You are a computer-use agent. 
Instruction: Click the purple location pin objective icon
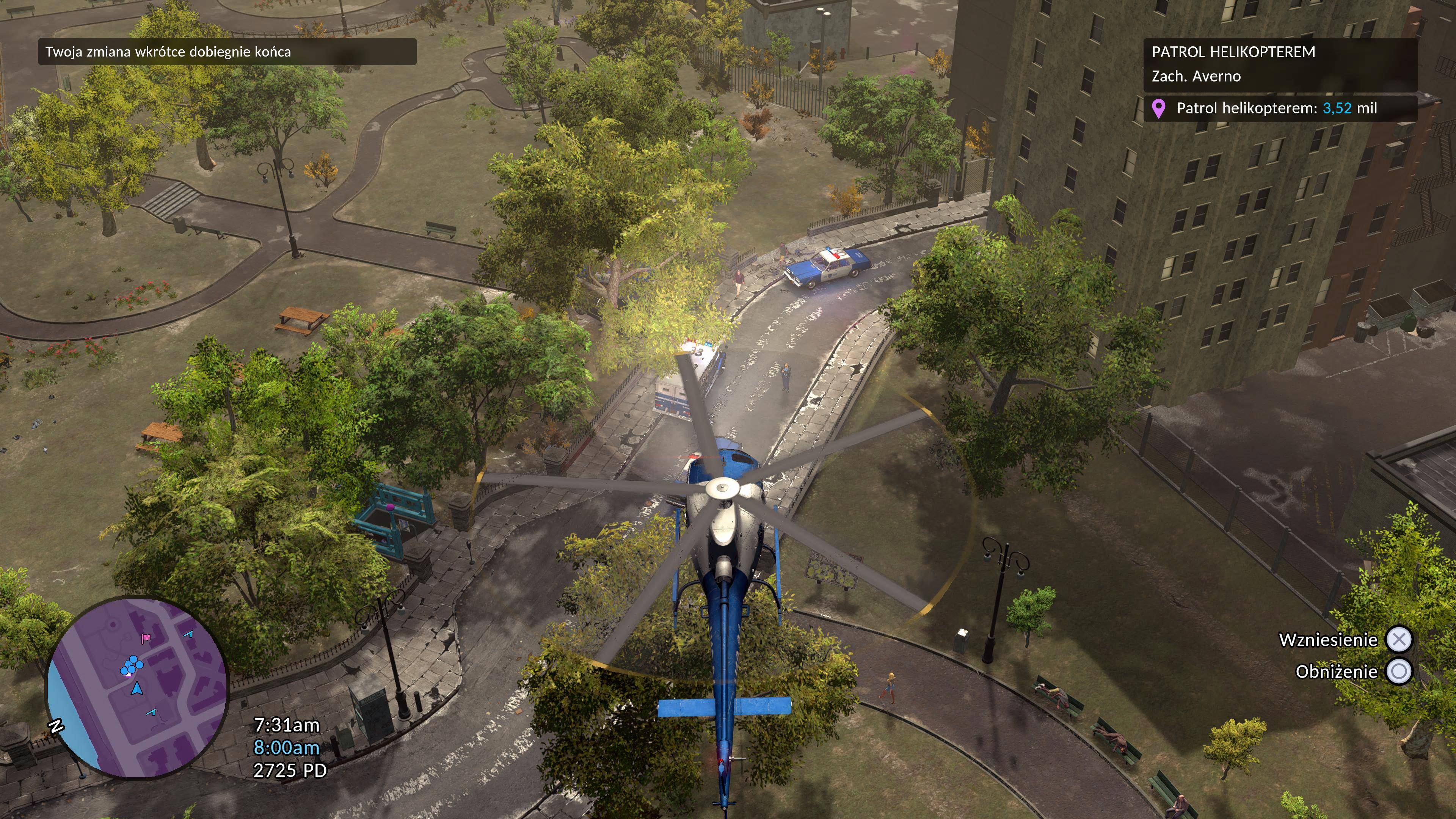point(1158,108)
